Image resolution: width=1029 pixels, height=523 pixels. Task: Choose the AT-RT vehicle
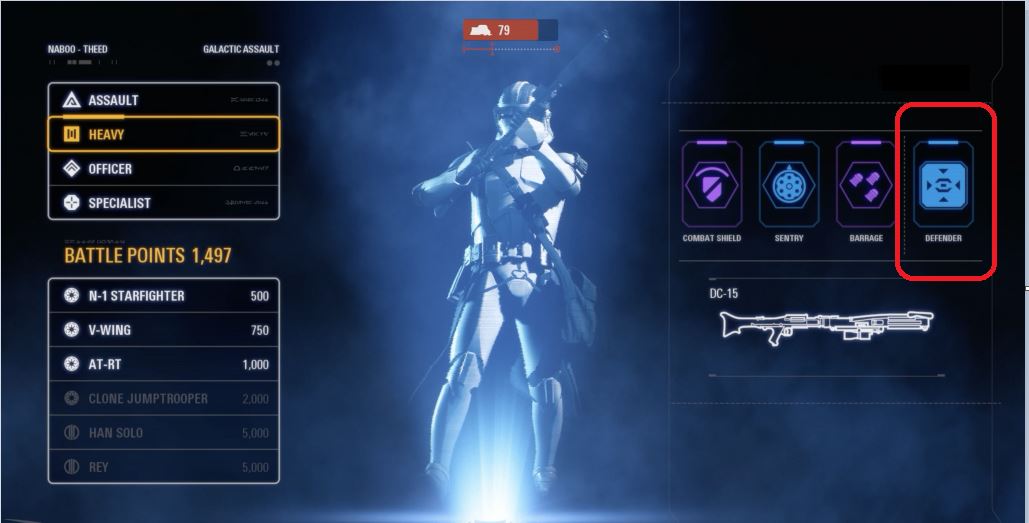[x=163, y=364]
